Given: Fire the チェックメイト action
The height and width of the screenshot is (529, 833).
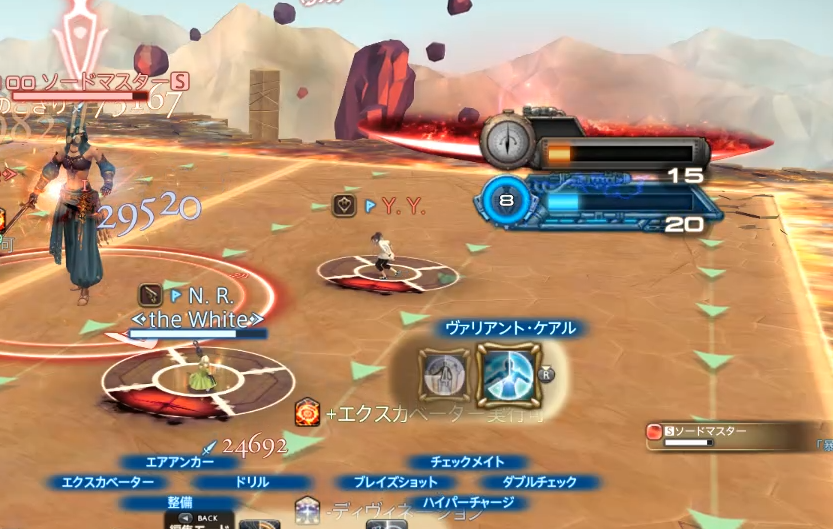Looking at the screenshot, I should point(468,462).
